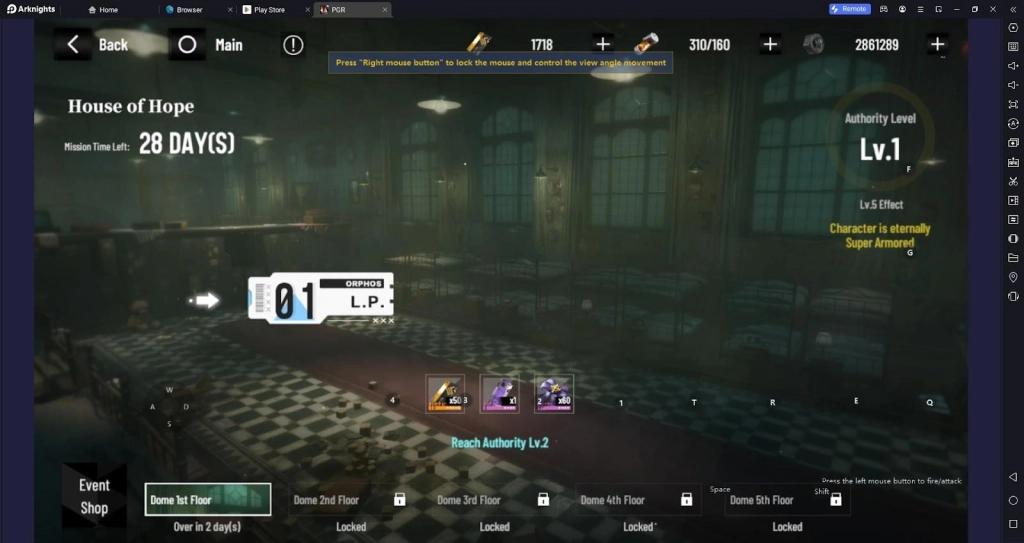
Task: Add more cogs with the plus button
Action: tap(937, 44)
